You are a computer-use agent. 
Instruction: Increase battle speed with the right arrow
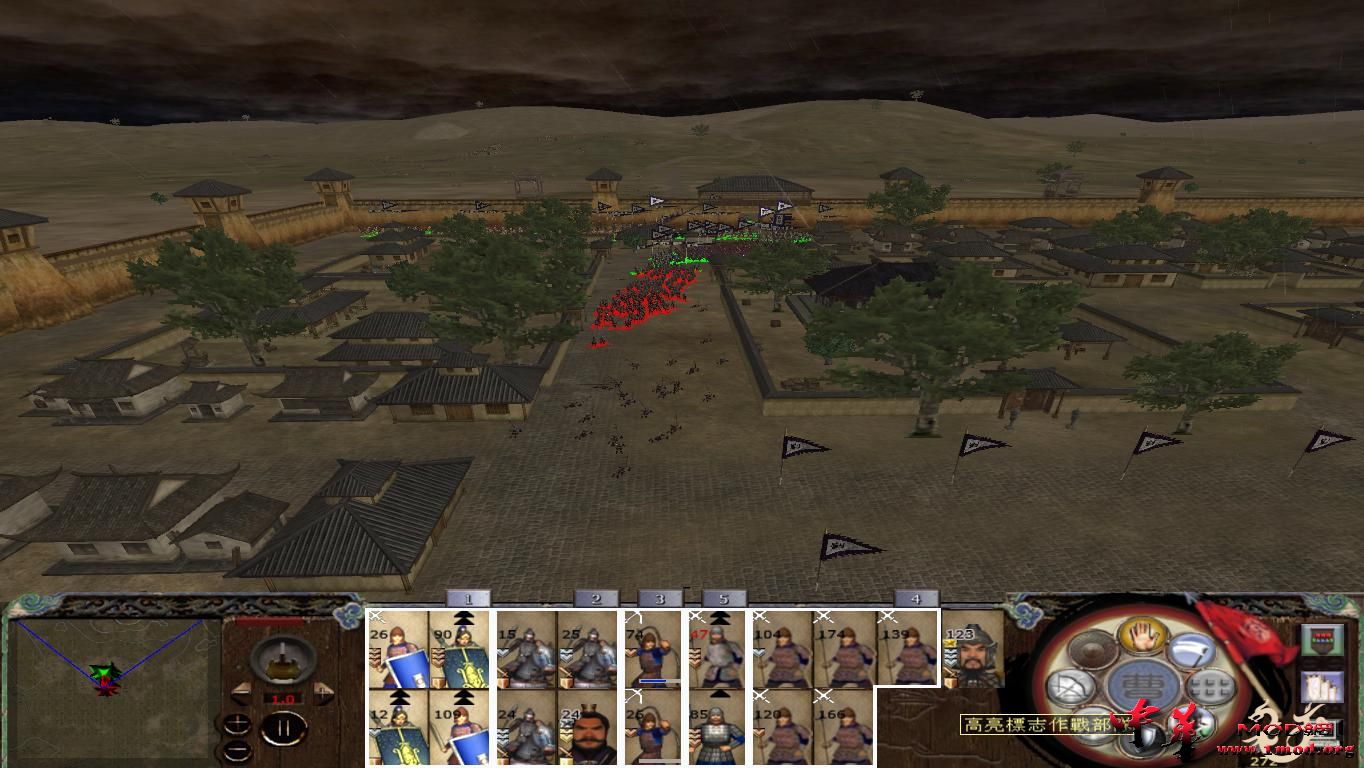pos(323,691)
